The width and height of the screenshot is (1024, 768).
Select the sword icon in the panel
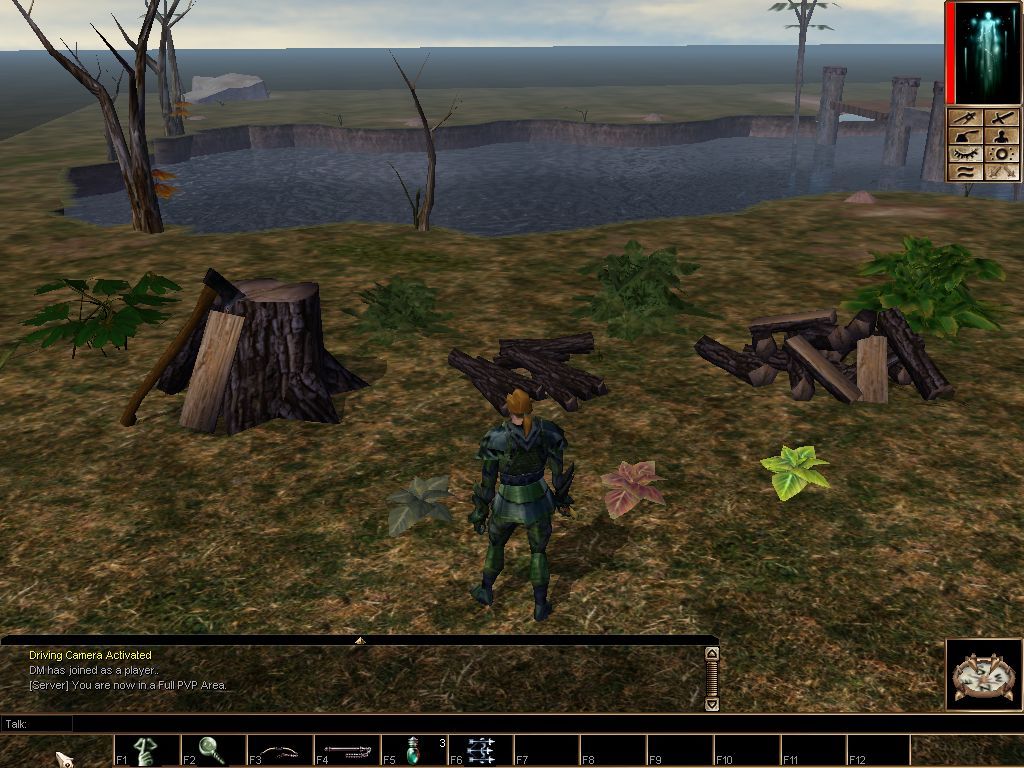point(1001,119)
